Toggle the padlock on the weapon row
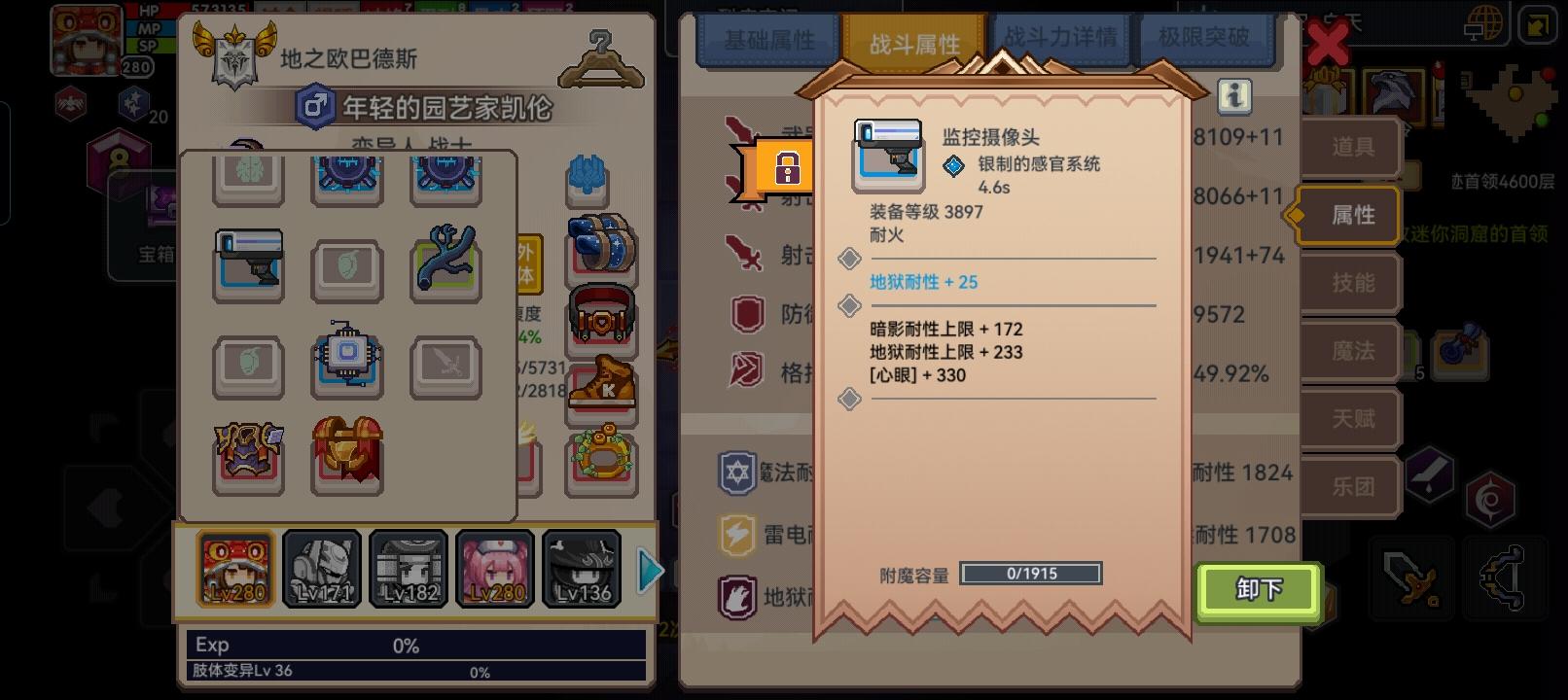Image resolution: width=1568 pixels, height=700 pixels. pyautogui.click(x=790, y=167)
